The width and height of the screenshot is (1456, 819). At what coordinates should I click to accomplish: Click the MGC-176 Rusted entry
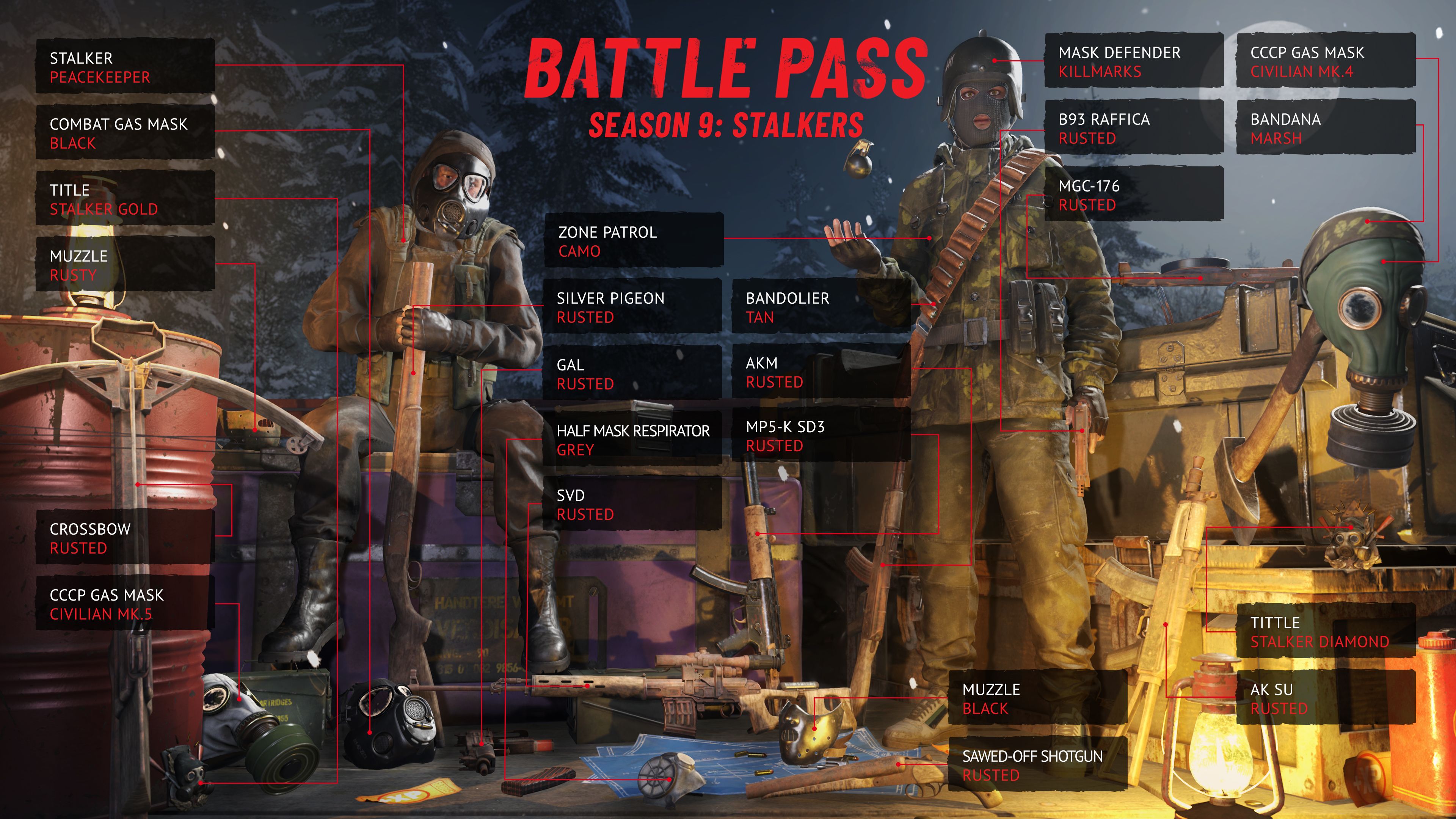pyautogui.click(x=1133, y=195)
